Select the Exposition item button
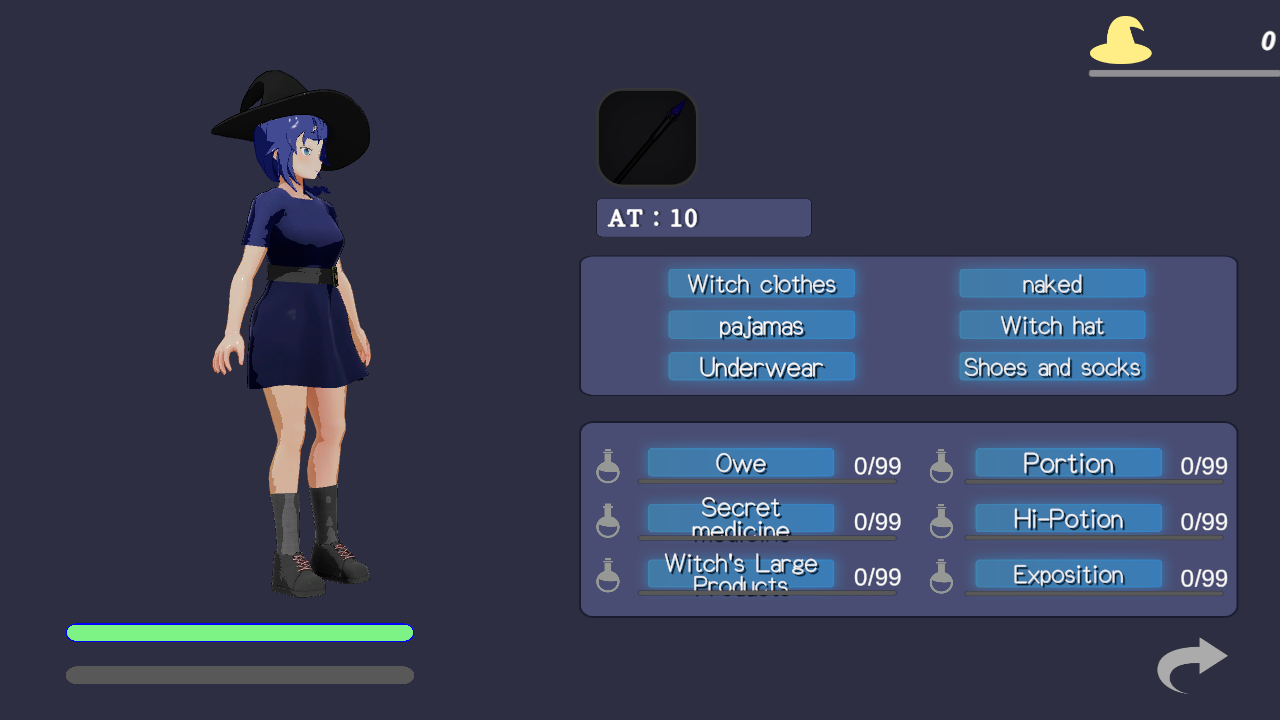This screenshot has width=1280, height=720. click(1068, 574)
